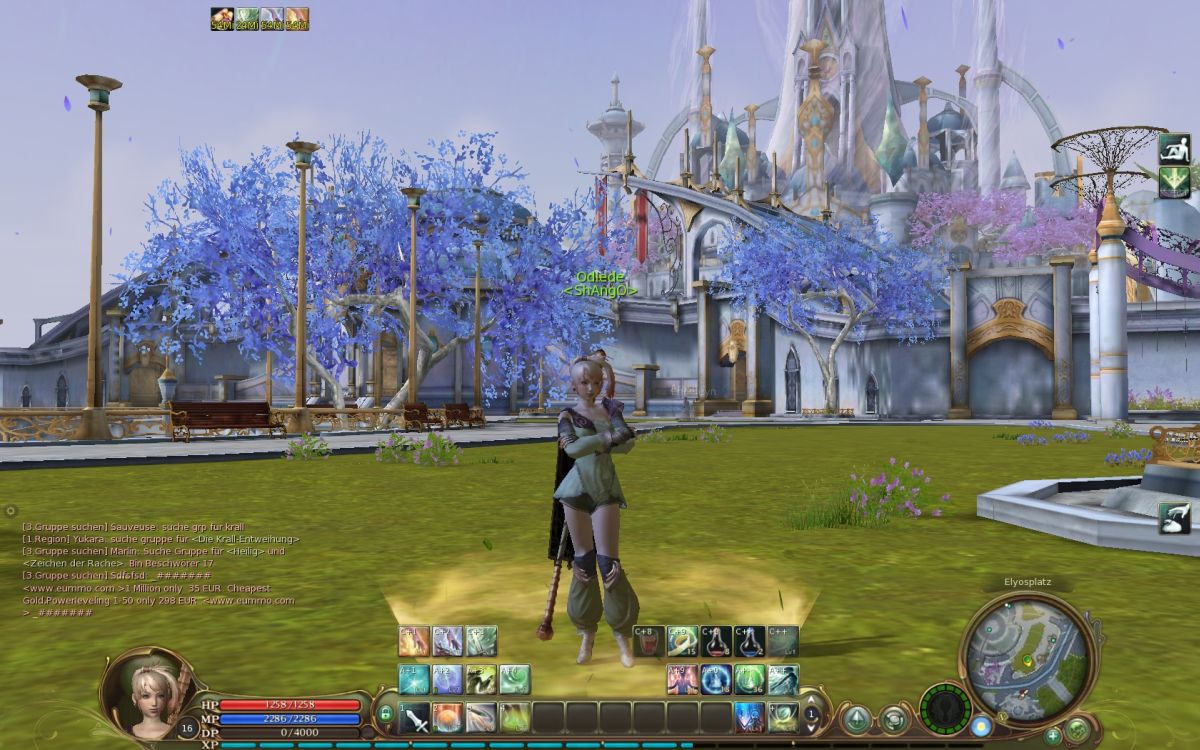Click the green downward arrow icon at right edge

1174,182
